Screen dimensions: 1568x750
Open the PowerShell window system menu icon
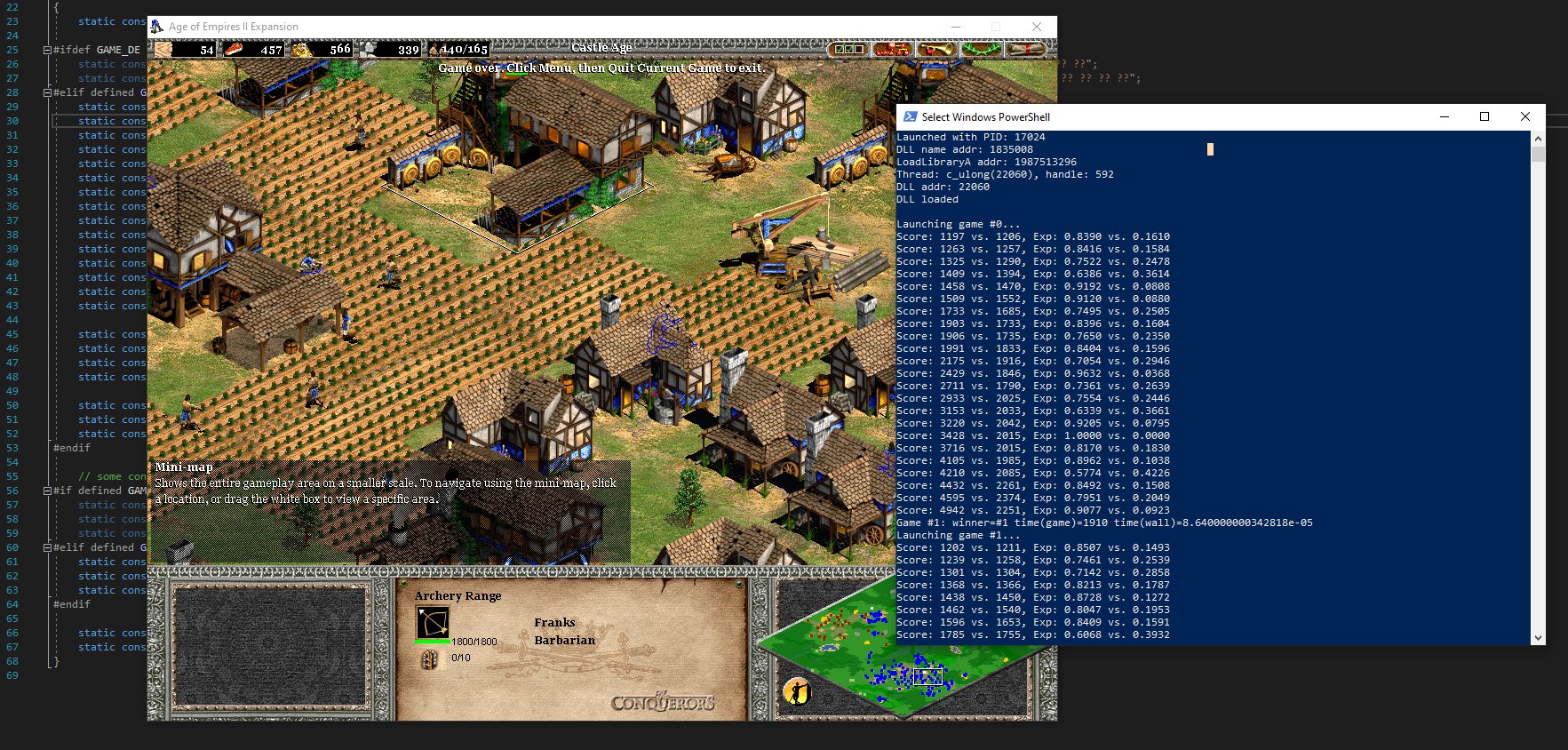tap(910, 116)
